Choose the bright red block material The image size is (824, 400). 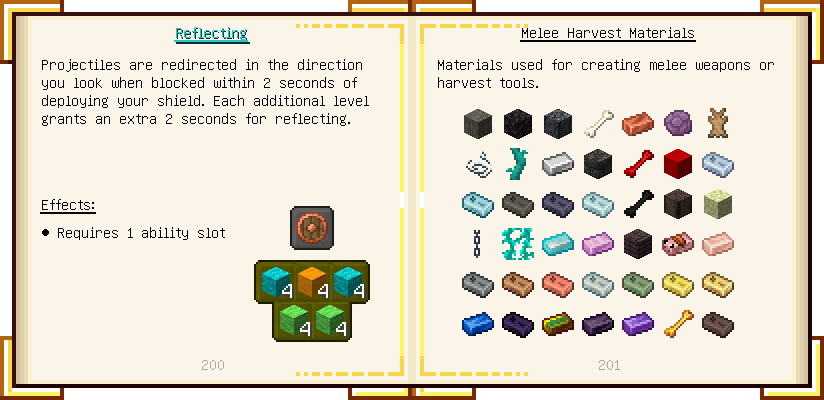tap(678, 164)
